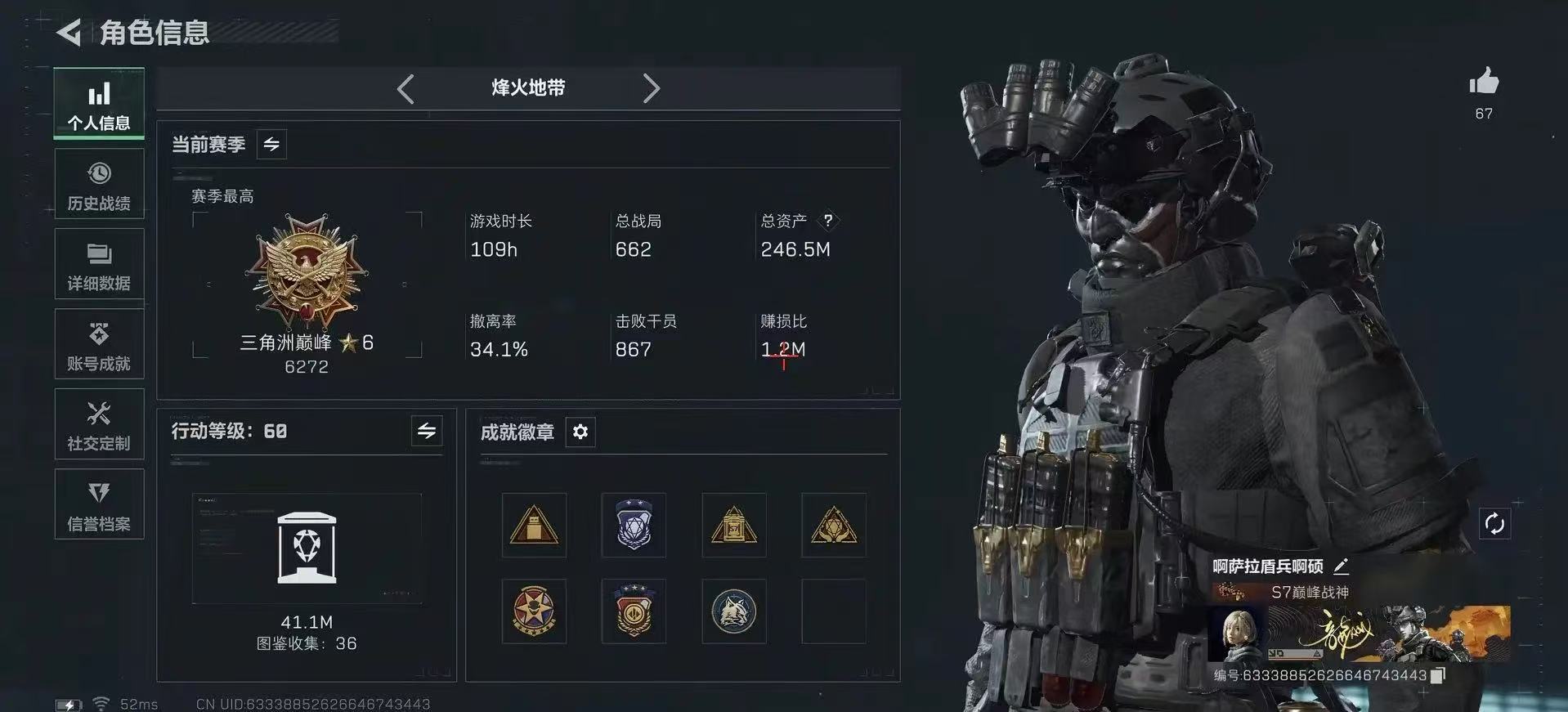Click the 行动等级 switch toggle icon

pos(427,431)
